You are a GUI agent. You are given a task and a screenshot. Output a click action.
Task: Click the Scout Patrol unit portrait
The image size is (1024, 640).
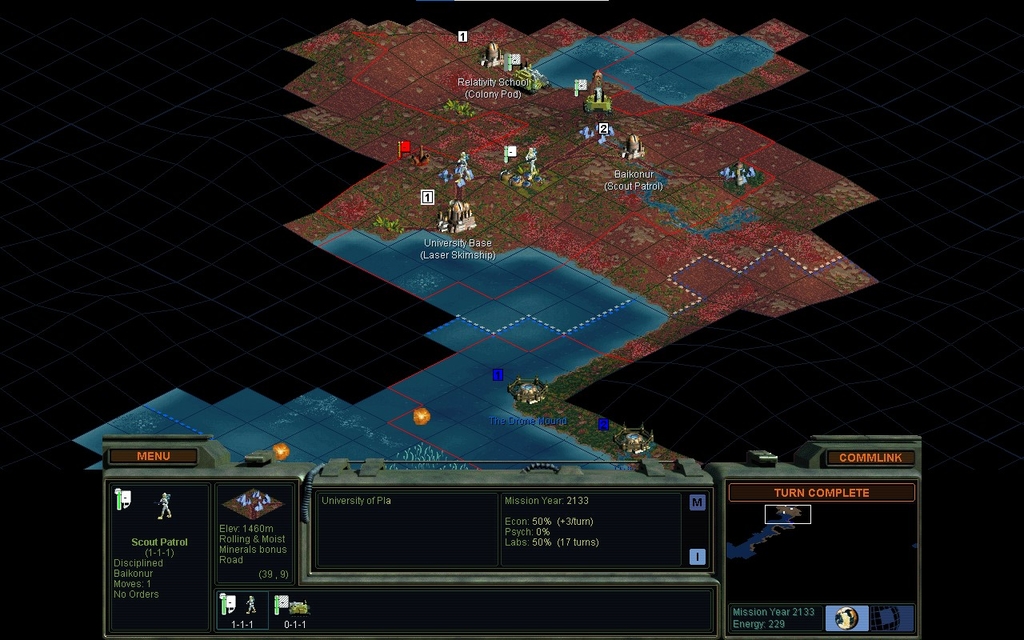click(x=165, y=507)
